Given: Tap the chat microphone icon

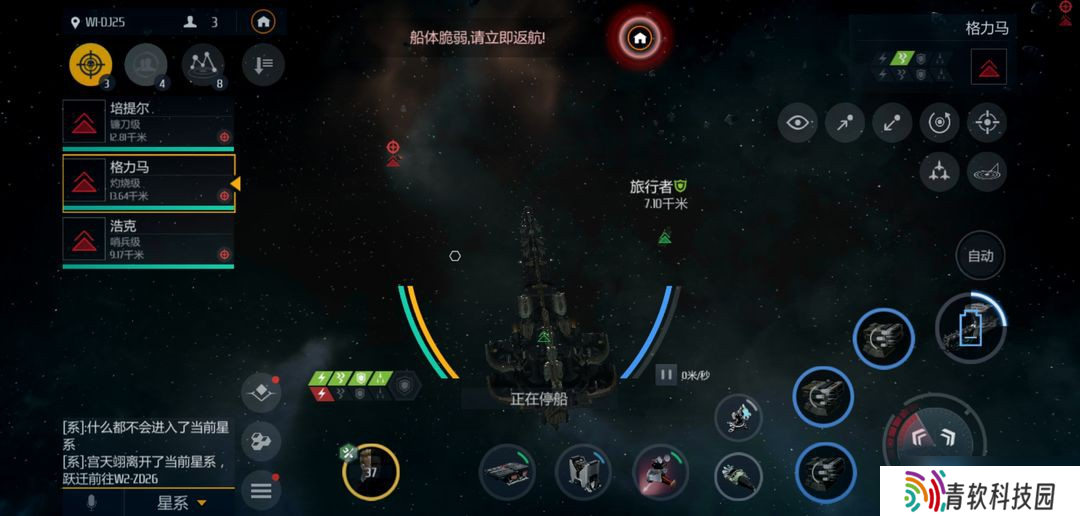Looking at the screenshot, I should (92, 502).
